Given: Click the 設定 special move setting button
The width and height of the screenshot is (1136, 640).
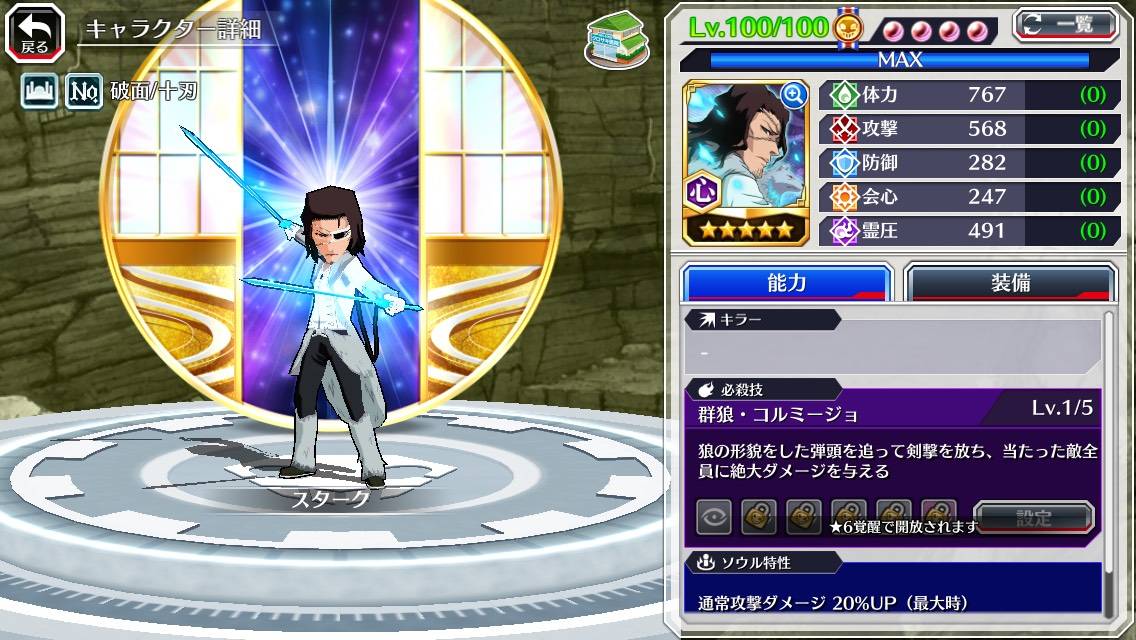Looking at the screenshot, I should [x=1034, y=518].
